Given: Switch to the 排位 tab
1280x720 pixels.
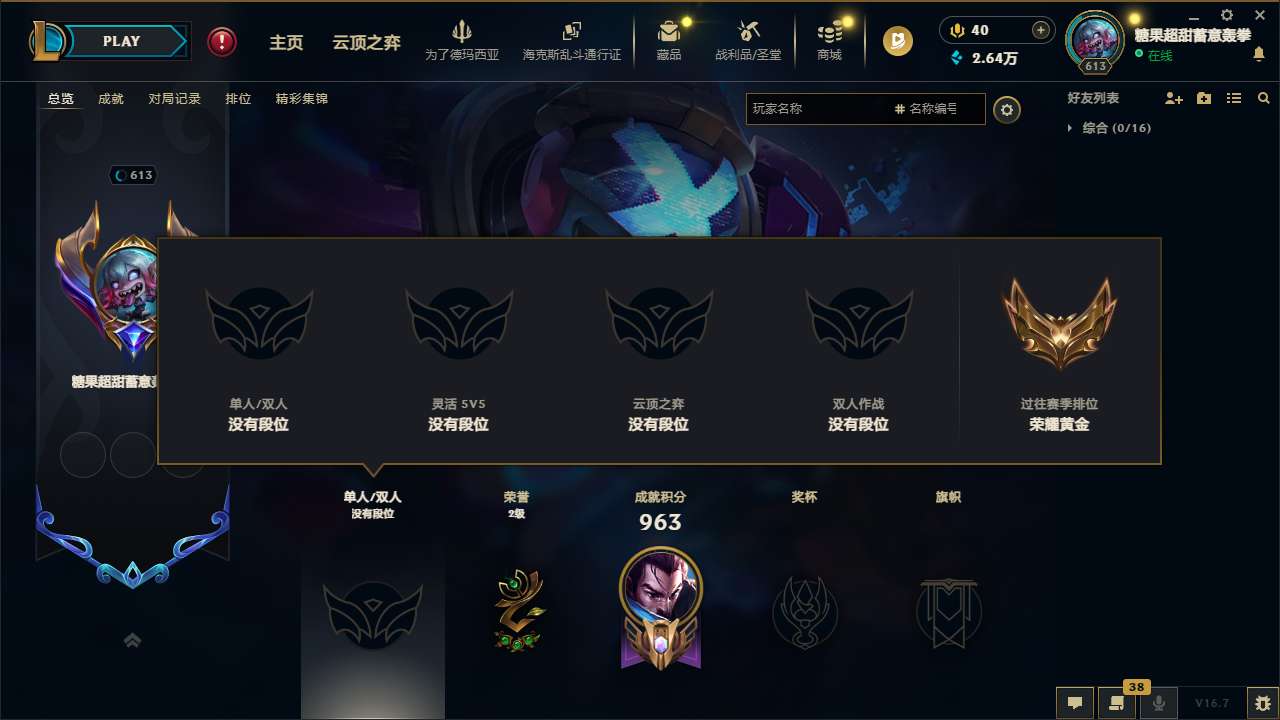Looking at the screenshot, I should tap(238, 98).
